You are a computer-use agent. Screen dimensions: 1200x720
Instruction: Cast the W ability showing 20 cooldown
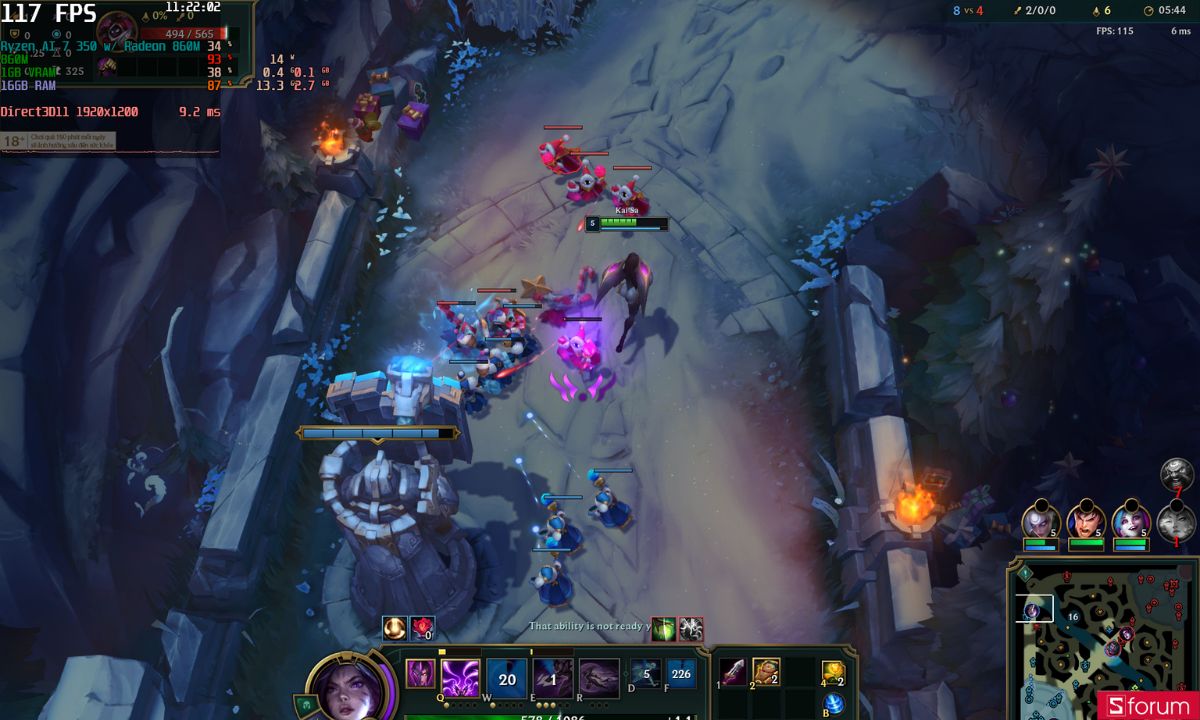(x=507, y=678)
